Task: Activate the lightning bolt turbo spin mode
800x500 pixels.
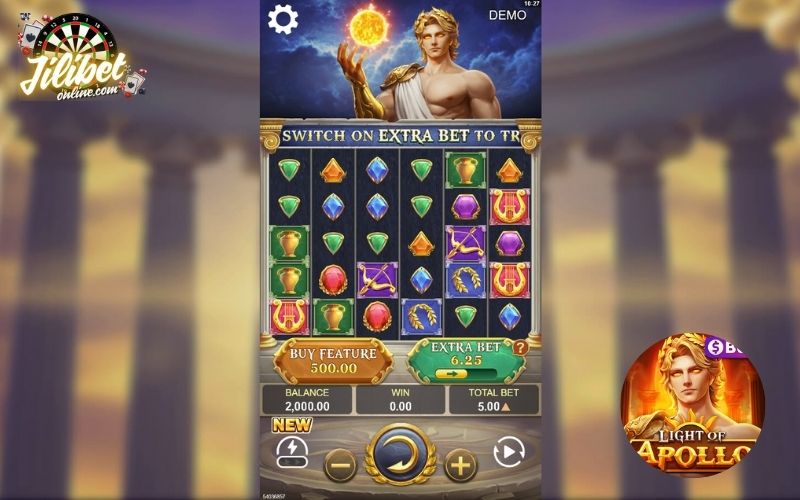Action: coord(290,453)
